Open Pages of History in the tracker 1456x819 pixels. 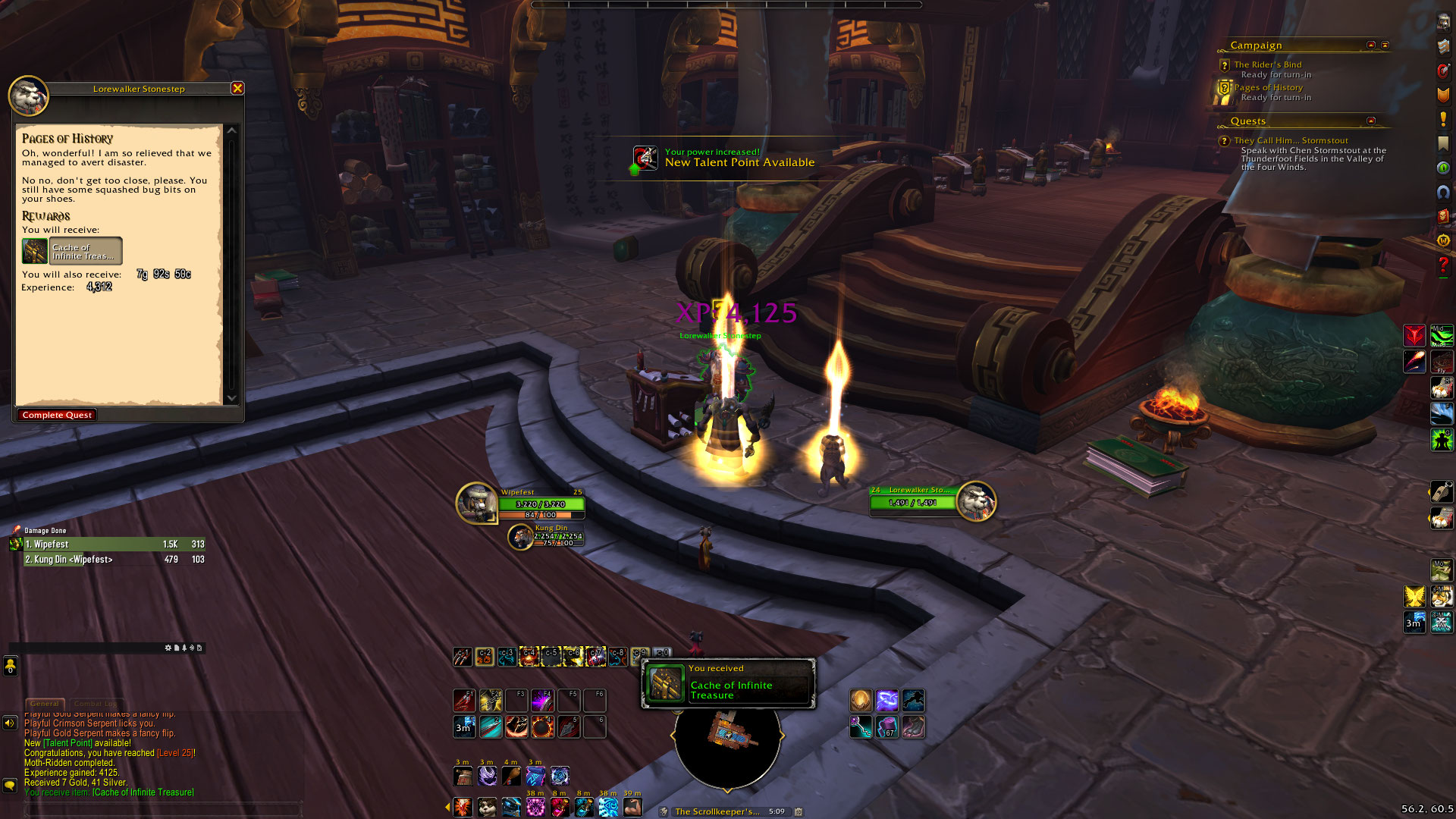(x=1268, y=87)
